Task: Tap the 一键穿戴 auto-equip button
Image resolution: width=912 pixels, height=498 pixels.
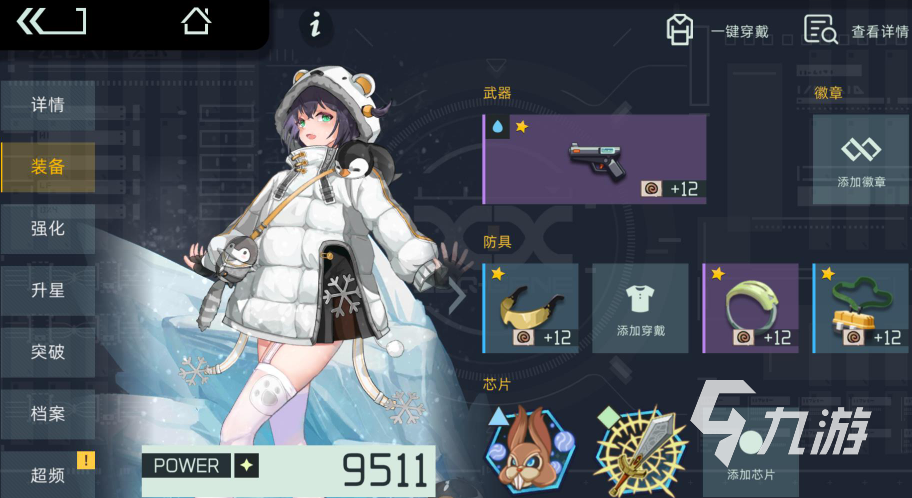Action: click(718, 31)
